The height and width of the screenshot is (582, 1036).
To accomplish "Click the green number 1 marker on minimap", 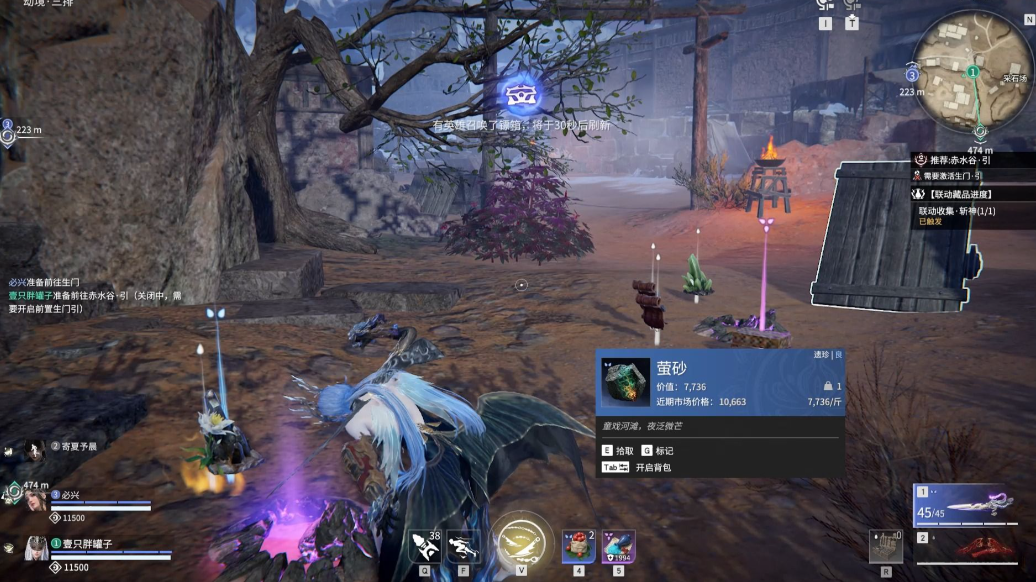I will pyautogui.click(x=972, y=72).
